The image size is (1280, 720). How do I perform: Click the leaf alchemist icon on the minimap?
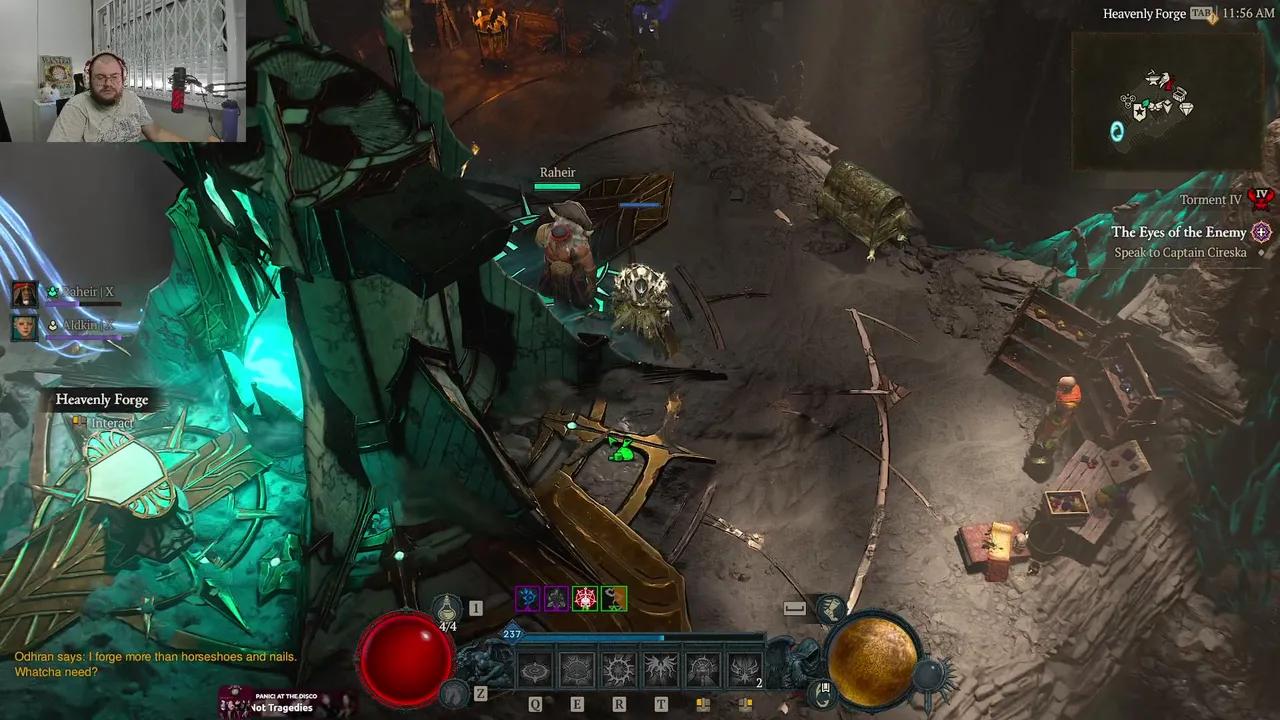point(1145,103)
